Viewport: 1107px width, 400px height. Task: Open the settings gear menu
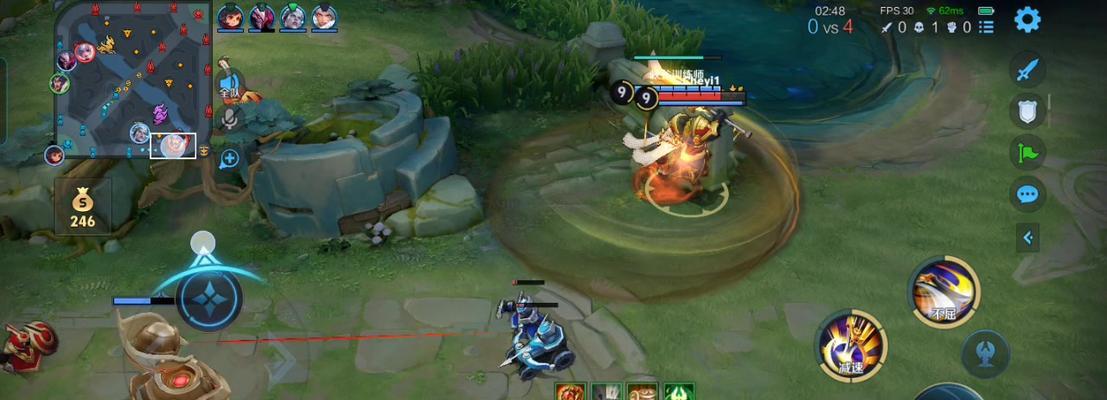1027,19
